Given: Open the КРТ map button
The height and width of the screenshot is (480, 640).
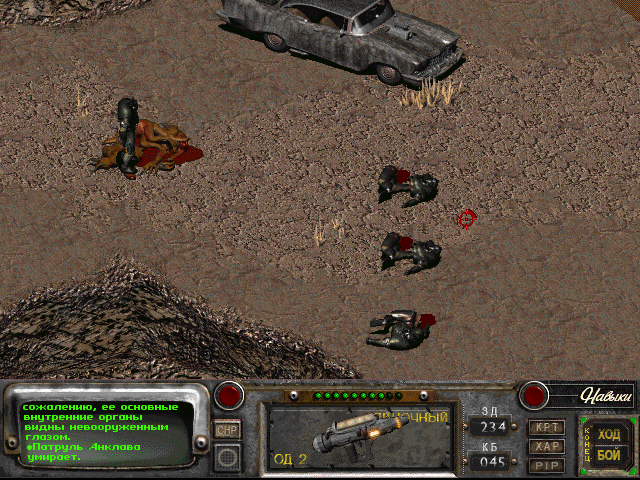Looking at the screenshot, I should [x=546, y=428].
